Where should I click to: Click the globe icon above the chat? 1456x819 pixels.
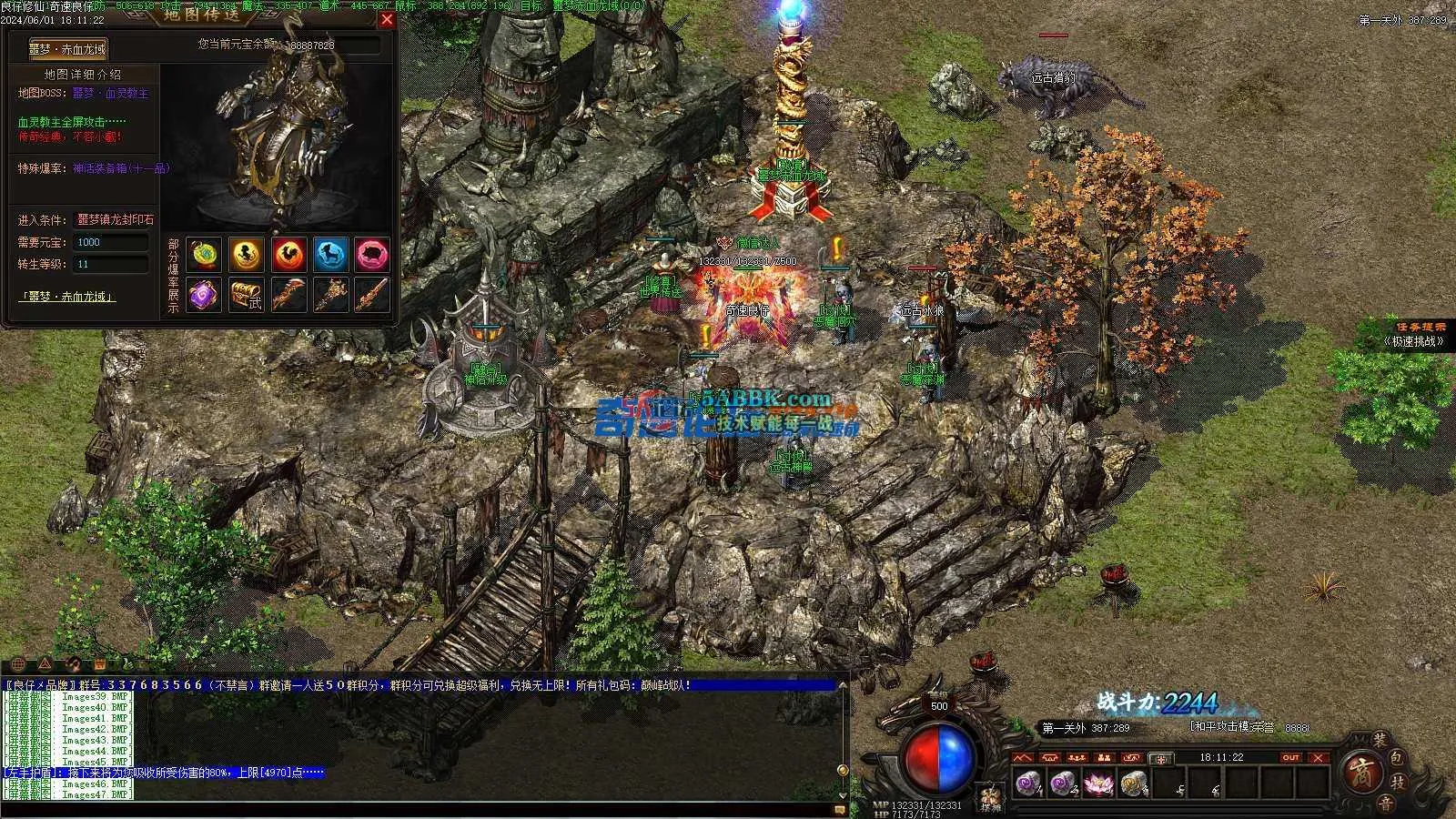(18, 664)
